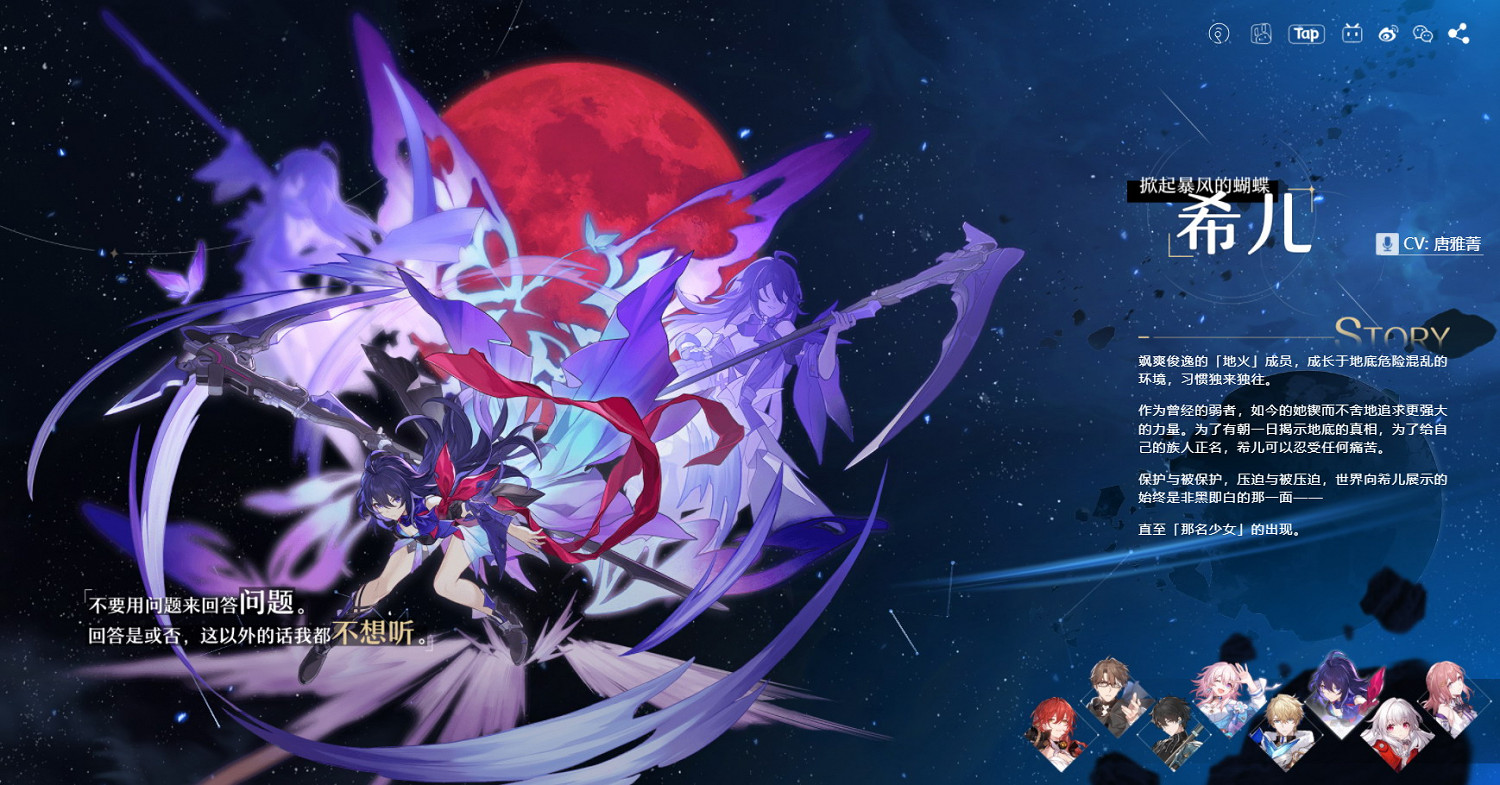1500x785 pixels.
Task: Click the CV 唐雅菁 voice actor button
Action: coord(1435,243)
